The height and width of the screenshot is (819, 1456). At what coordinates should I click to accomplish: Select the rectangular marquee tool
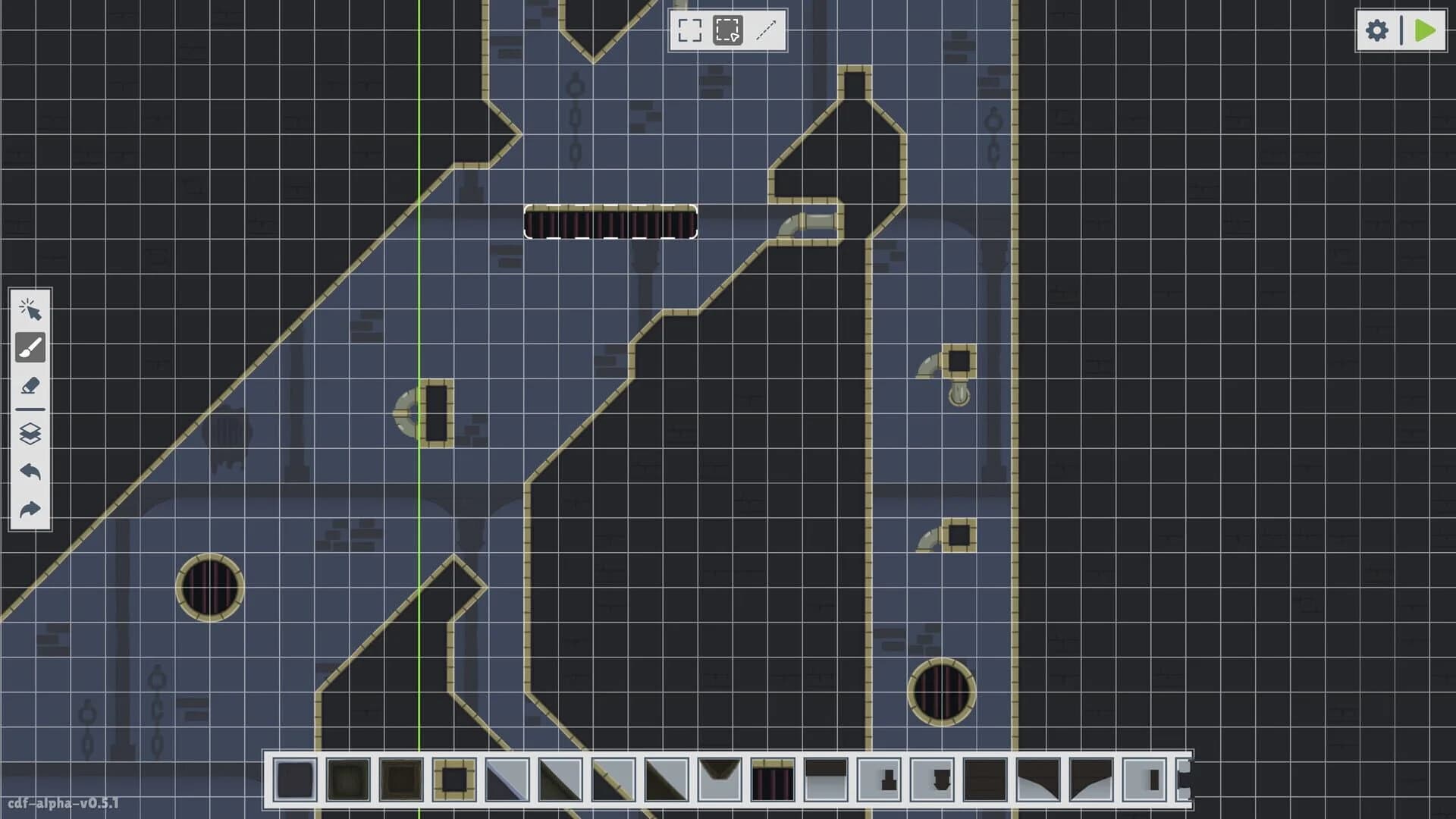pos(689,32)
